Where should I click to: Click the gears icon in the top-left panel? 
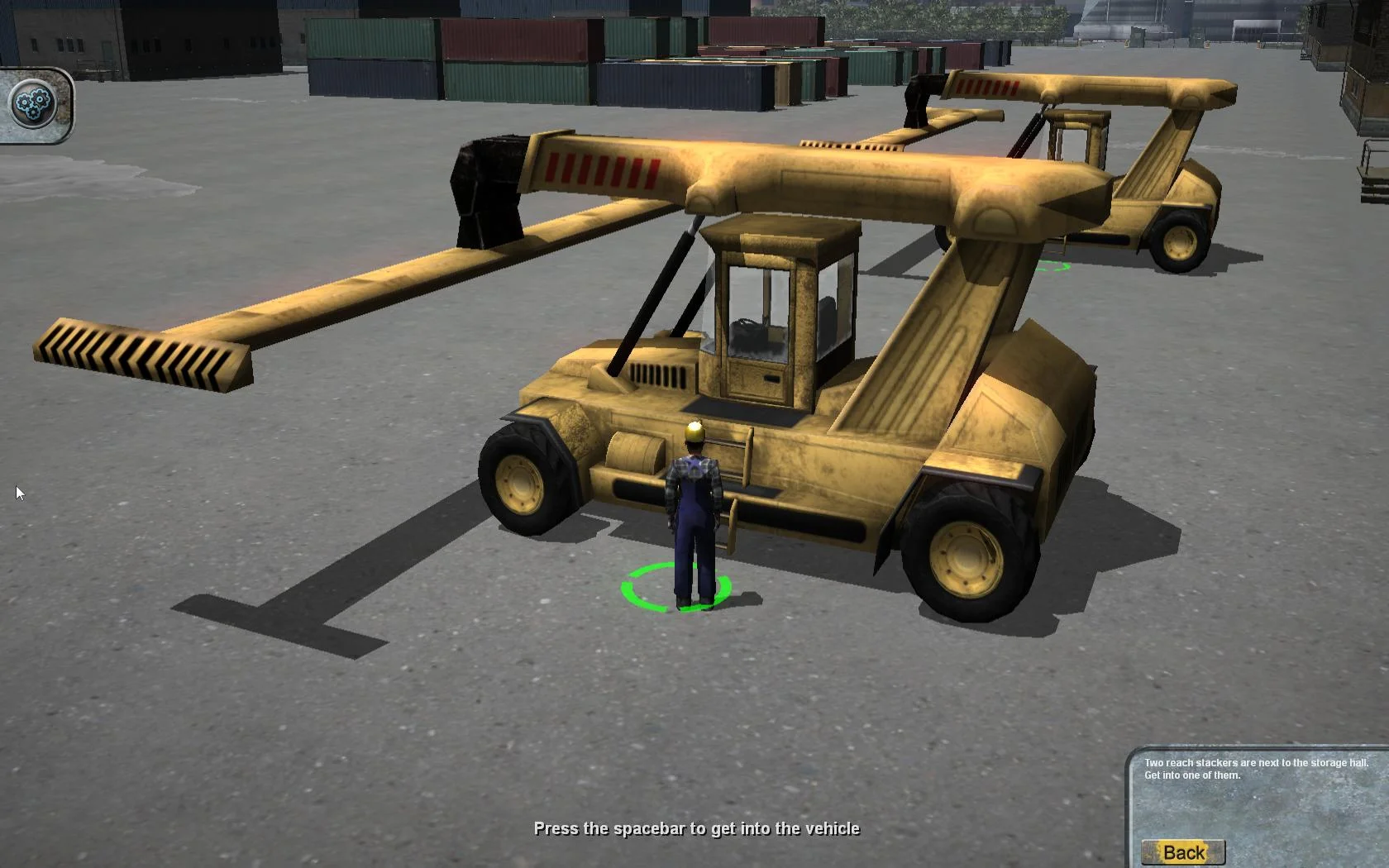coord(33,103)
